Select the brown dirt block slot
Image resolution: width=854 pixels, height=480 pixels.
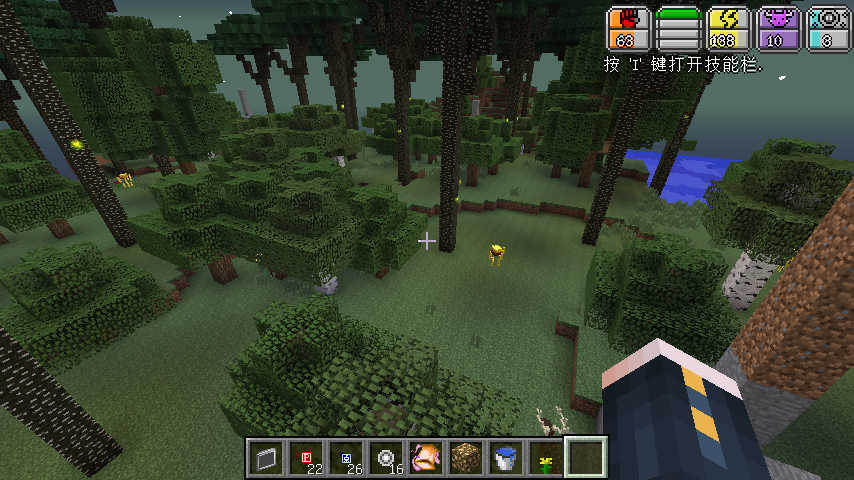(465, 459)
